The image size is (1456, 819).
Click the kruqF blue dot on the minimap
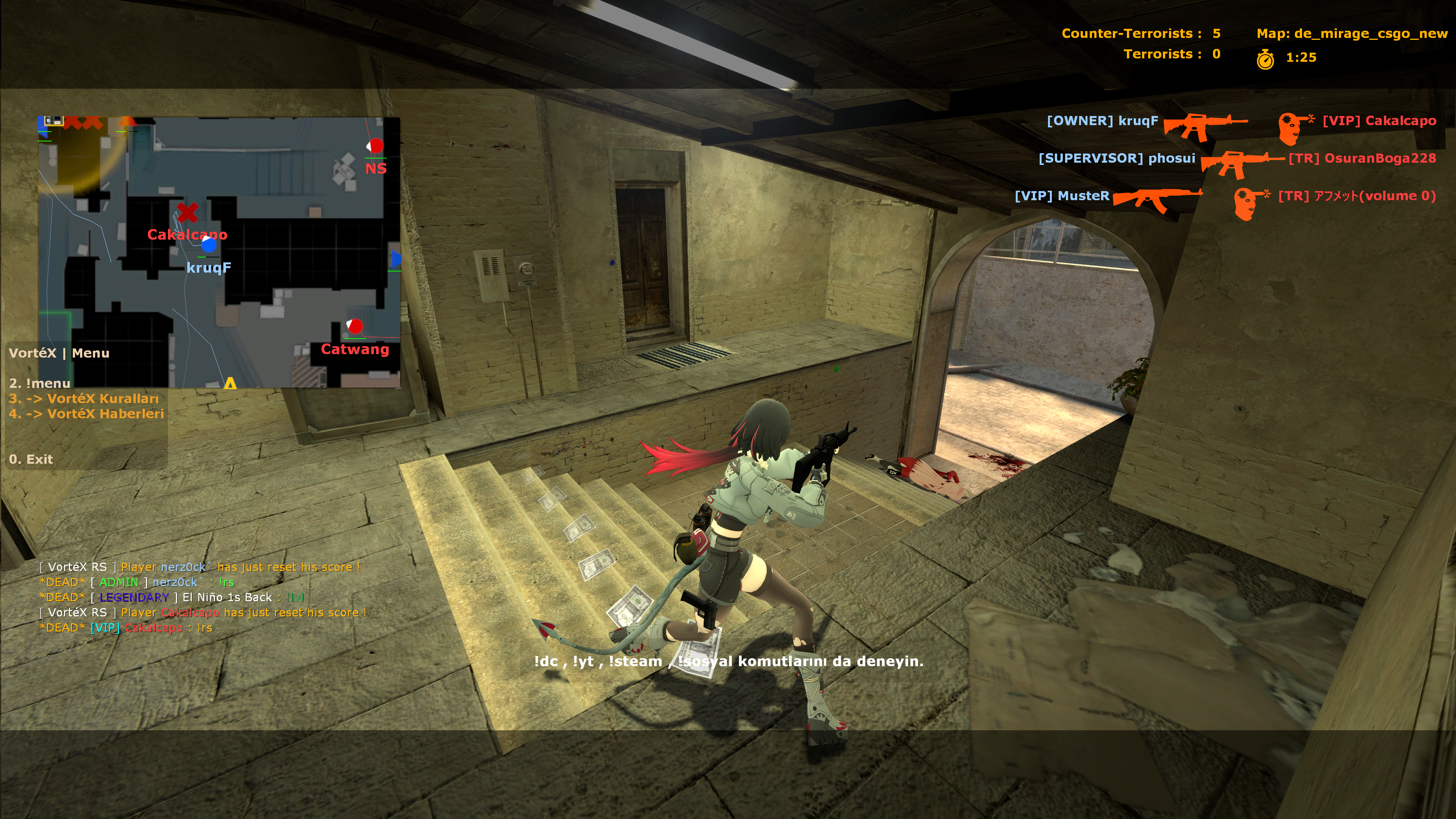[209, 245]
